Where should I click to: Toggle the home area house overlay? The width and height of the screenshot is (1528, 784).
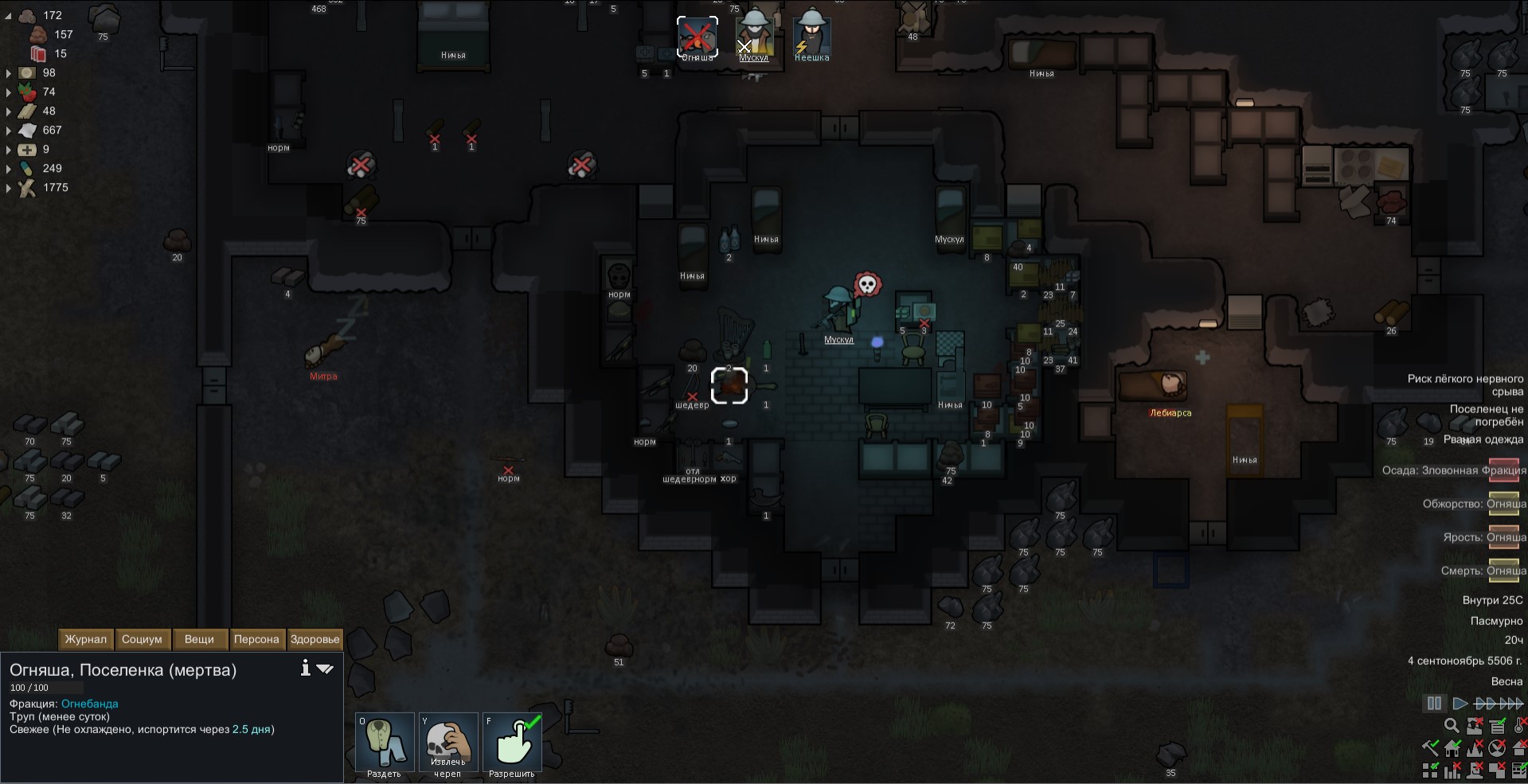(1452, 748)
